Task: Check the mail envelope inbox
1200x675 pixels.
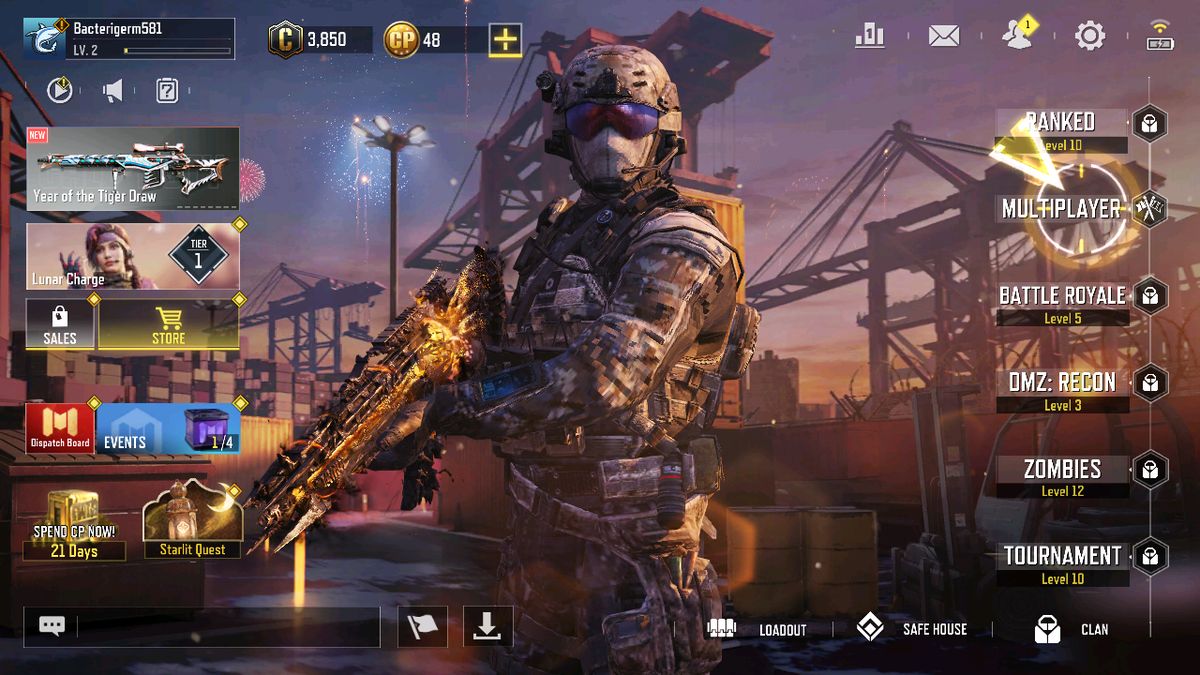Action: (x=943, y=37)
